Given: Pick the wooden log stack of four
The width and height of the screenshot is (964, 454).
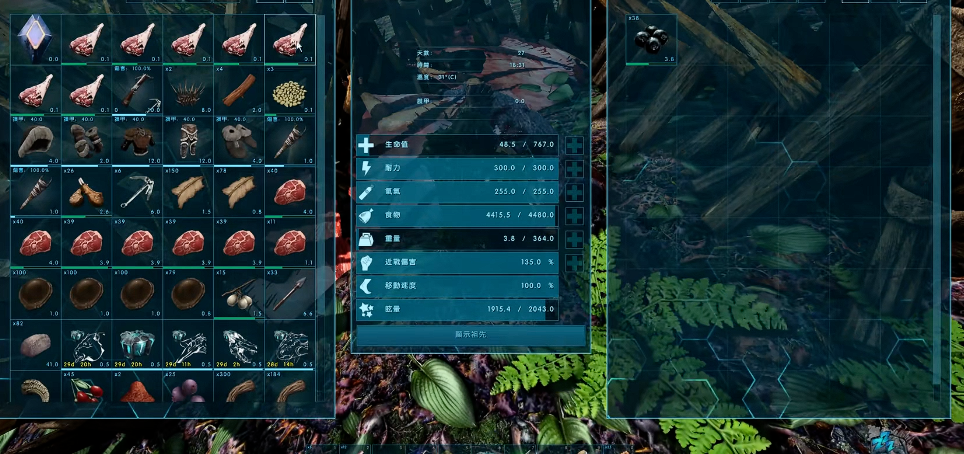Looking at the screenshot, I should tap(238, 90).
